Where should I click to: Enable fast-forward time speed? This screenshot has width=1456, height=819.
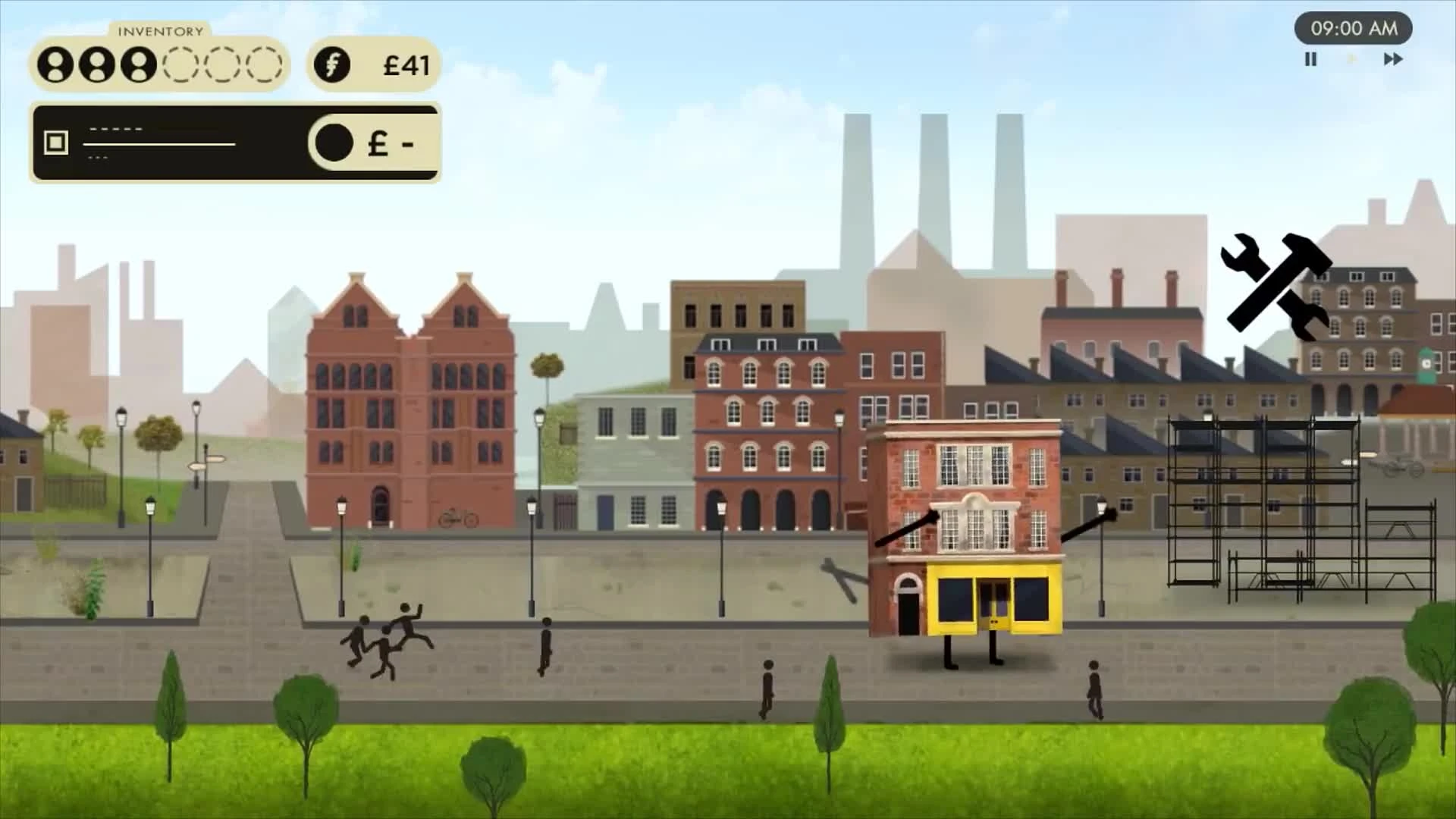click(1392, 59)
